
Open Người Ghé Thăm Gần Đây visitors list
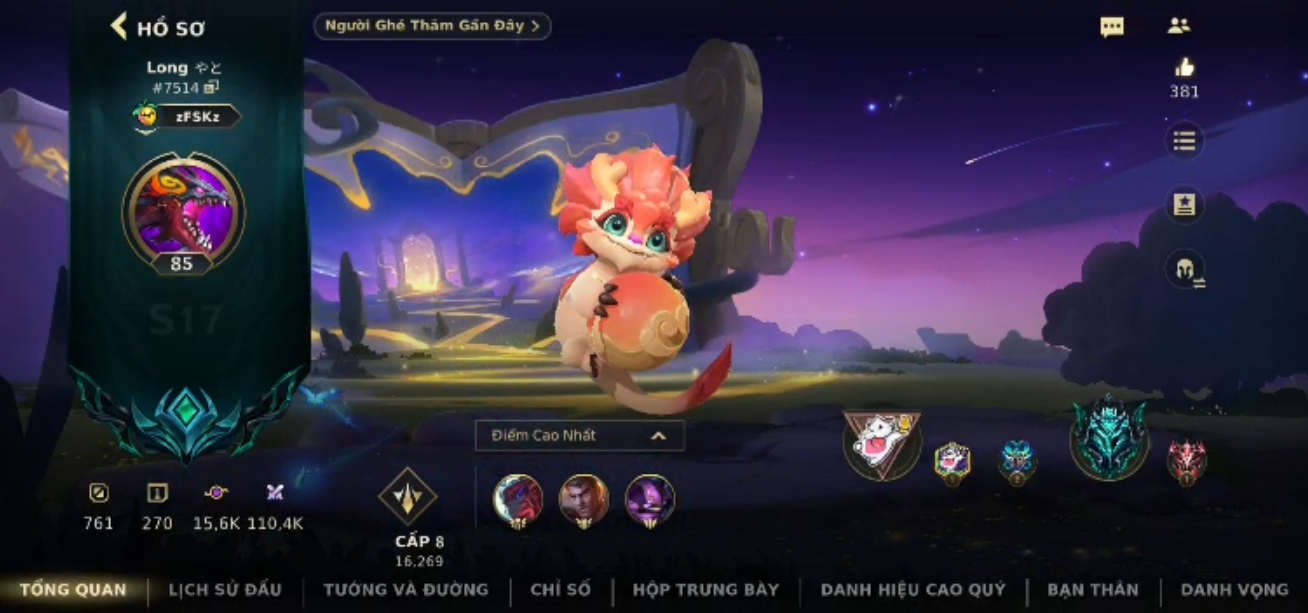(x=432, y=26)
